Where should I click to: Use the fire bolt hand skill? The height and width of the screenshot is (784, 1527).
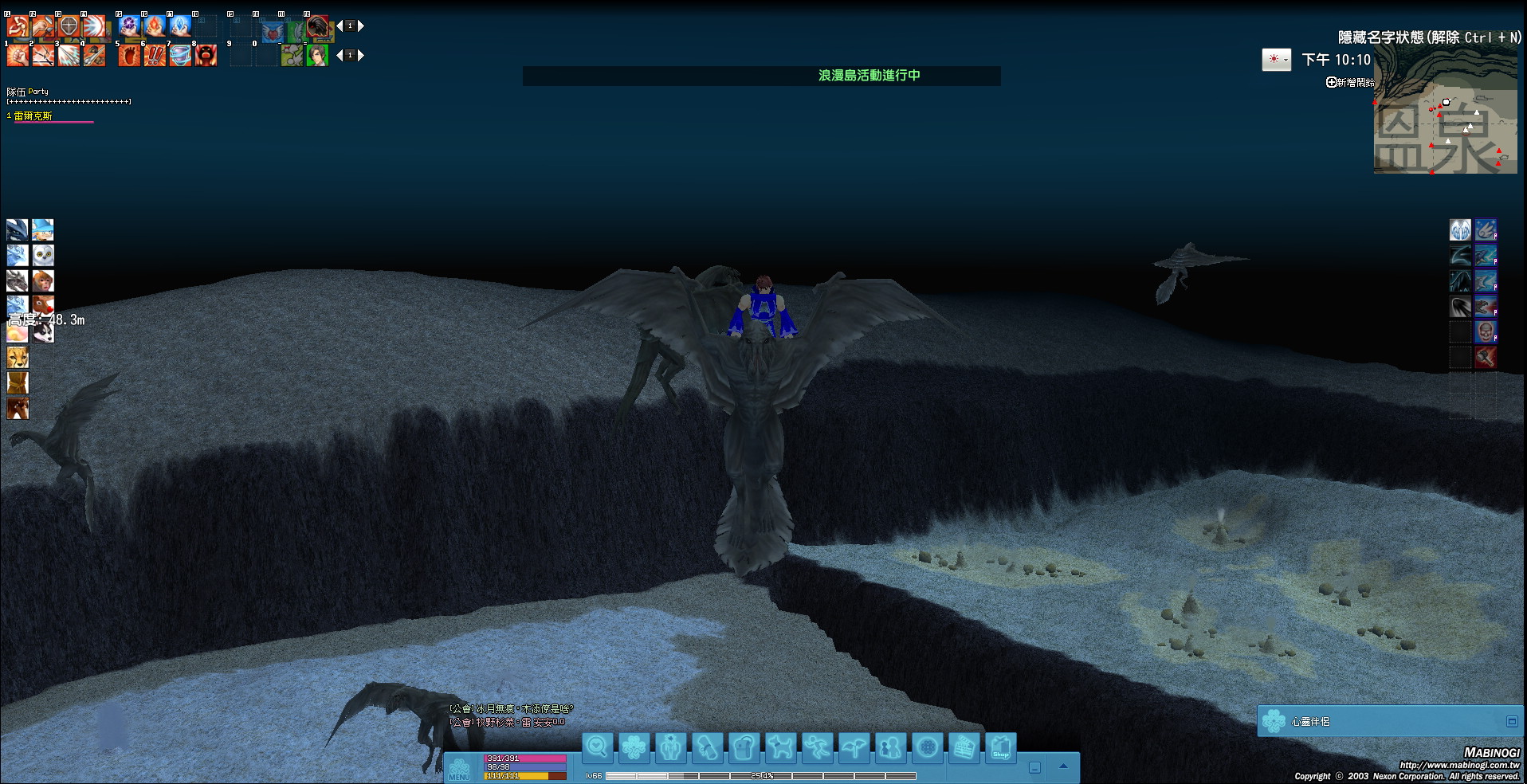tap(155, 26)
